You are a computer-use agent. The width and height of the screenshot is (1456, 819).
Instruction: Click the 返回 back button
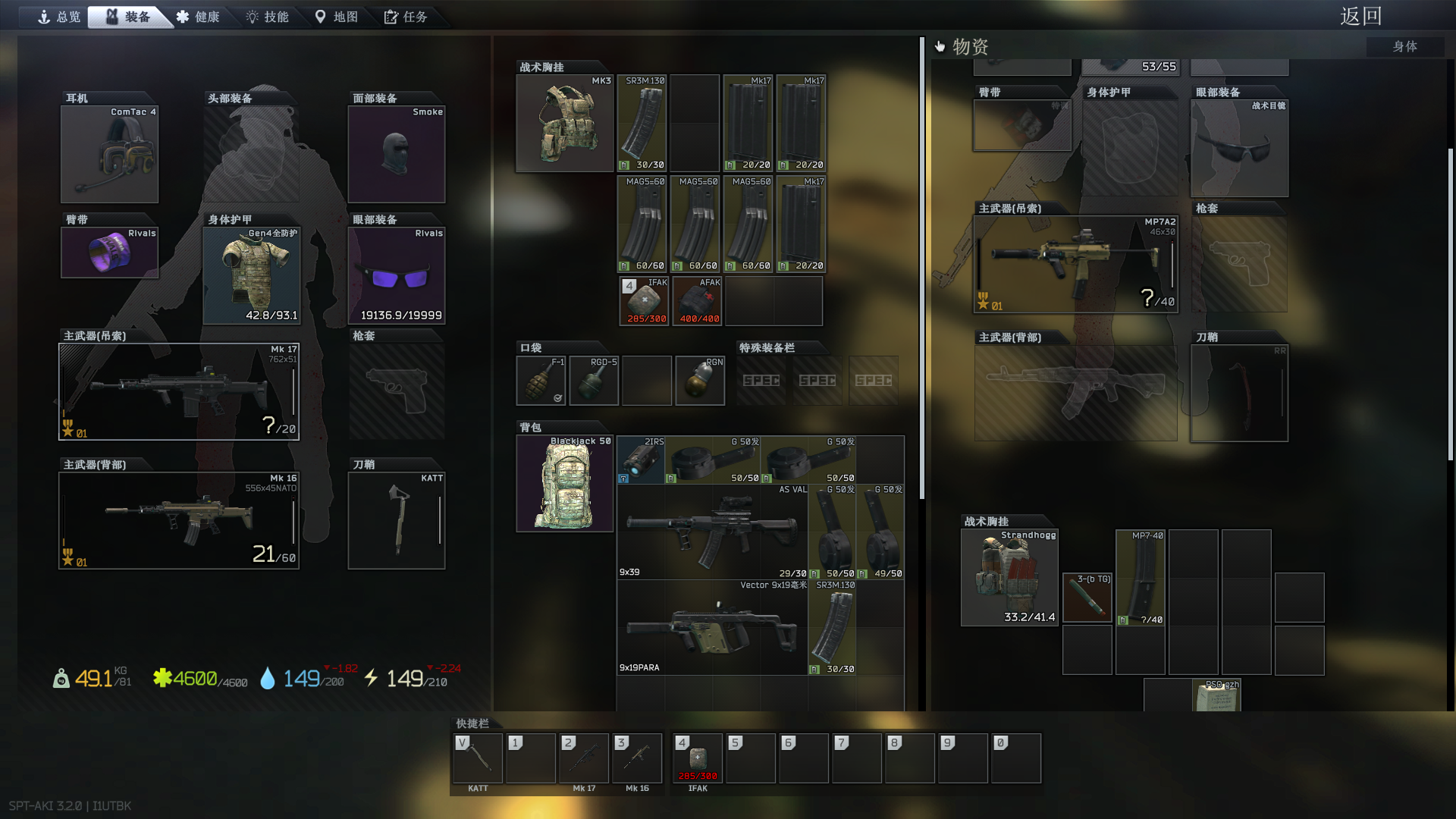pos(1360,17)
